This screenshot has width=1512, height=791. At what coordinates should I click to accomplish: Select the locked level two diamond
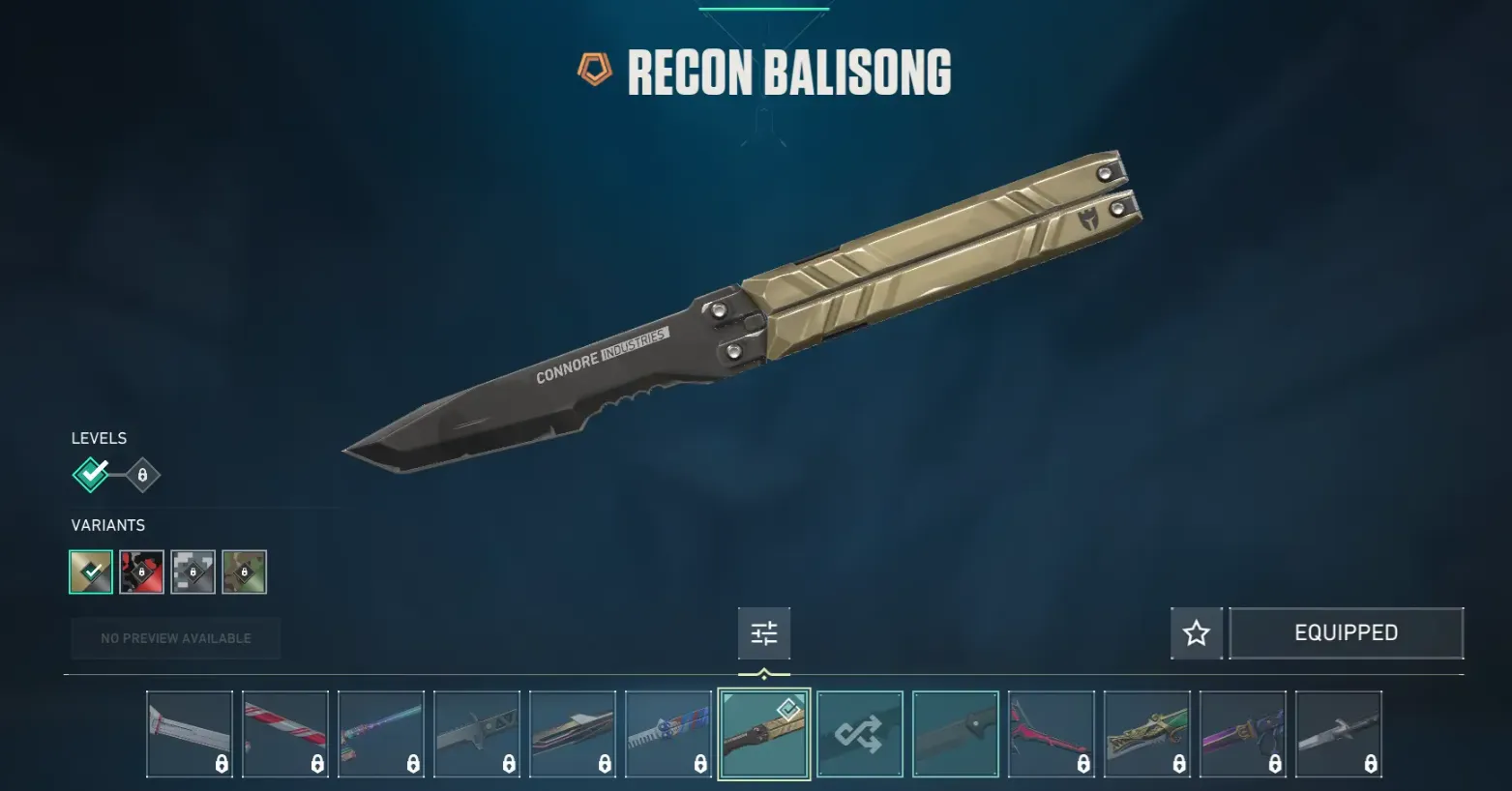coord(142,475)
